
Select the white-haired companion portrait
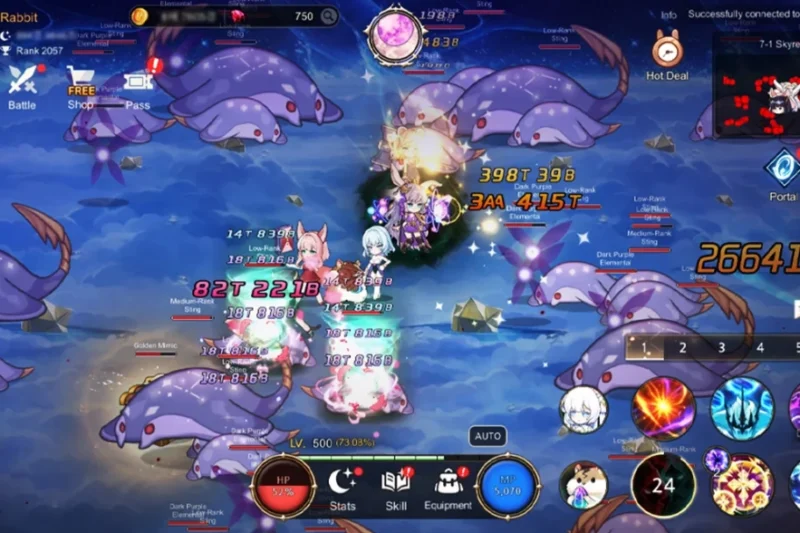[583, 409]
